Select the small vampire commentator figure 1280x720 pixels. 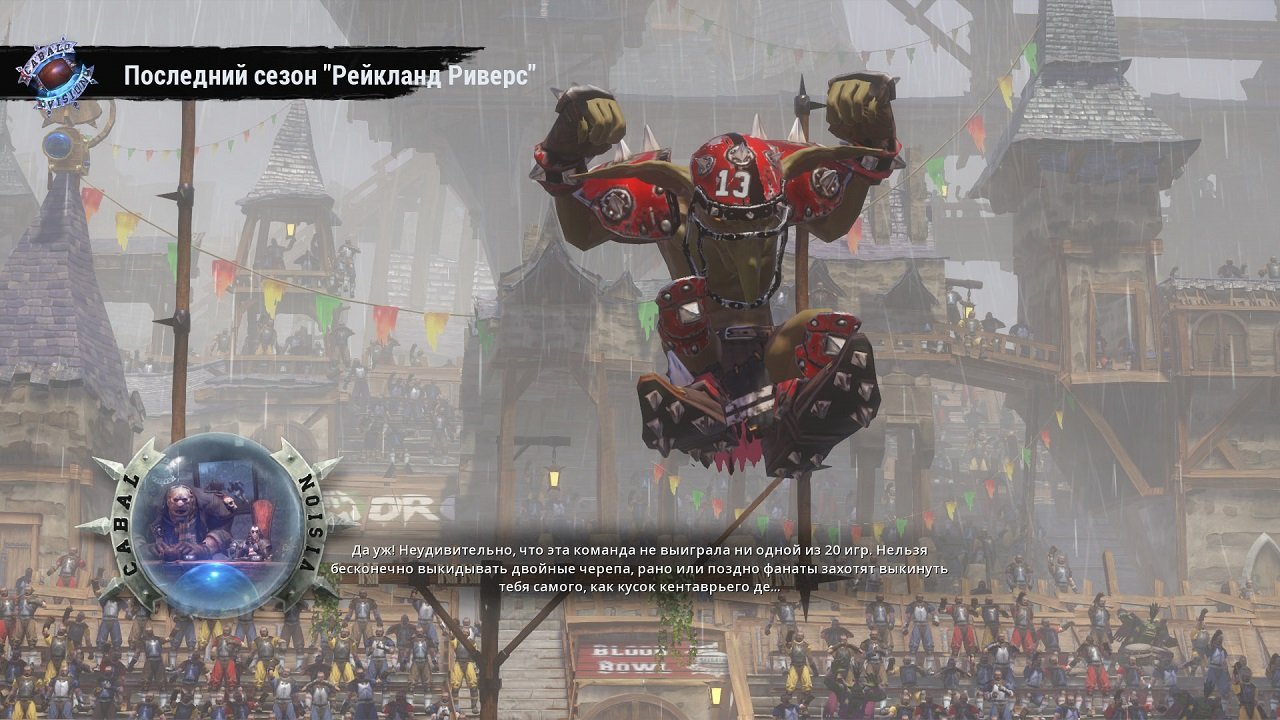pyautogui.click(x=256, y=539)
